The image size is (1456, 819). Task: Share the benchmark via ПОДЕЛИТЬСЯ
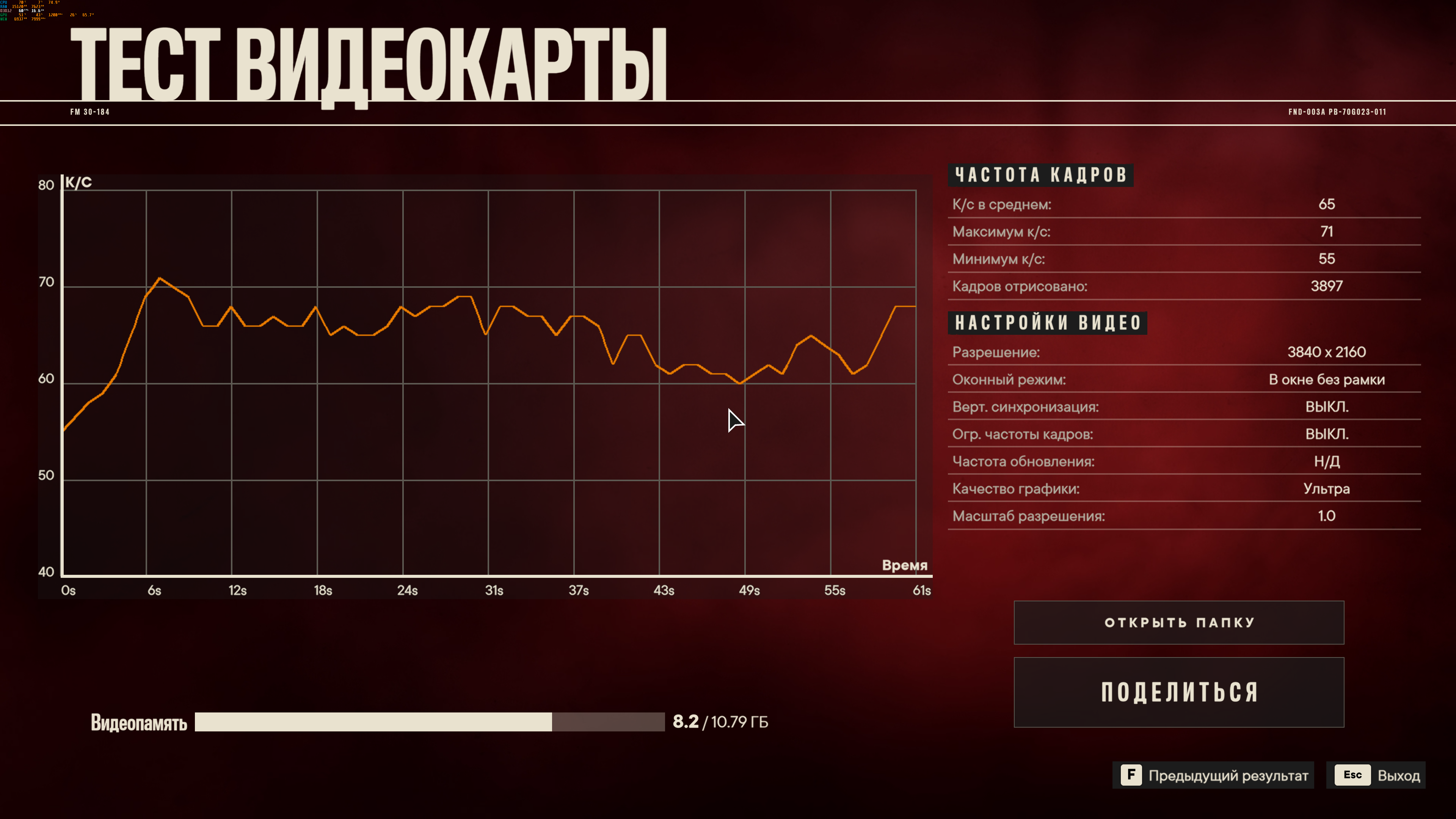pyautogui.click(x=1178, y=692)
